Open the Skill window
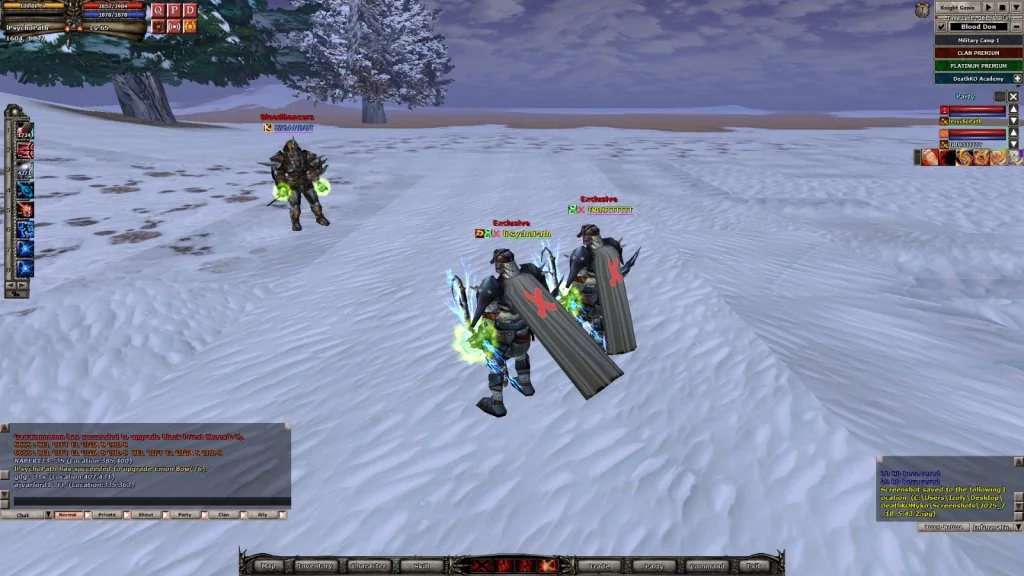 coord(421,566)
